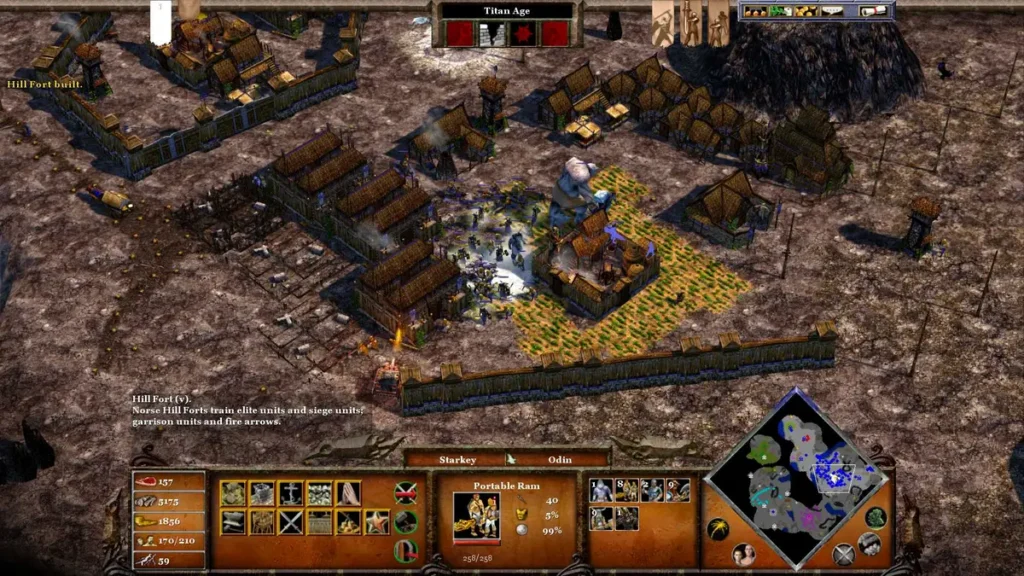This screenshot has height=576, width=1024.
Task: Choose the house build icon
Action: click(x=232, y=493)
